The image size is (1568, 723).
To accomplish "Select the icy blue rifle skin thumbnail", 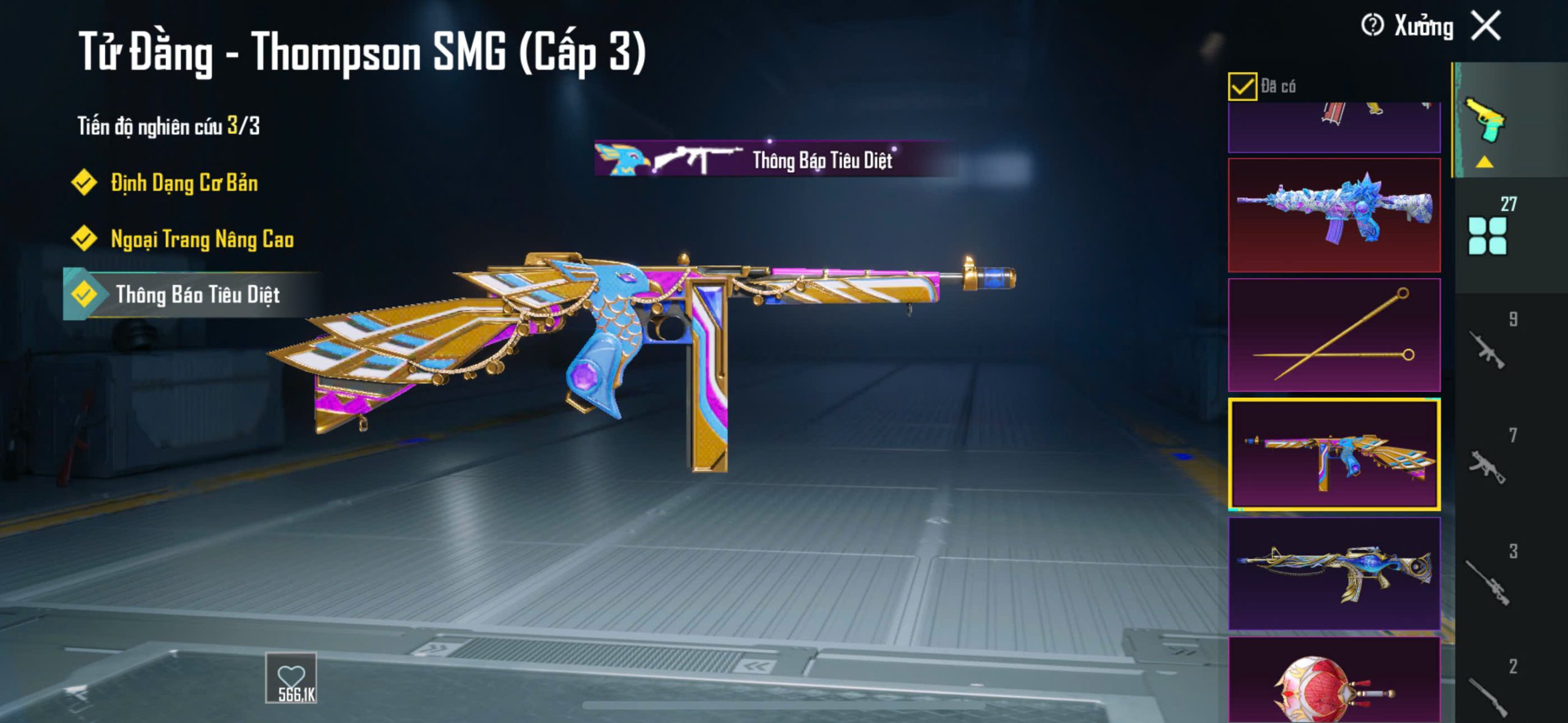I will [x=1334, y=215].
